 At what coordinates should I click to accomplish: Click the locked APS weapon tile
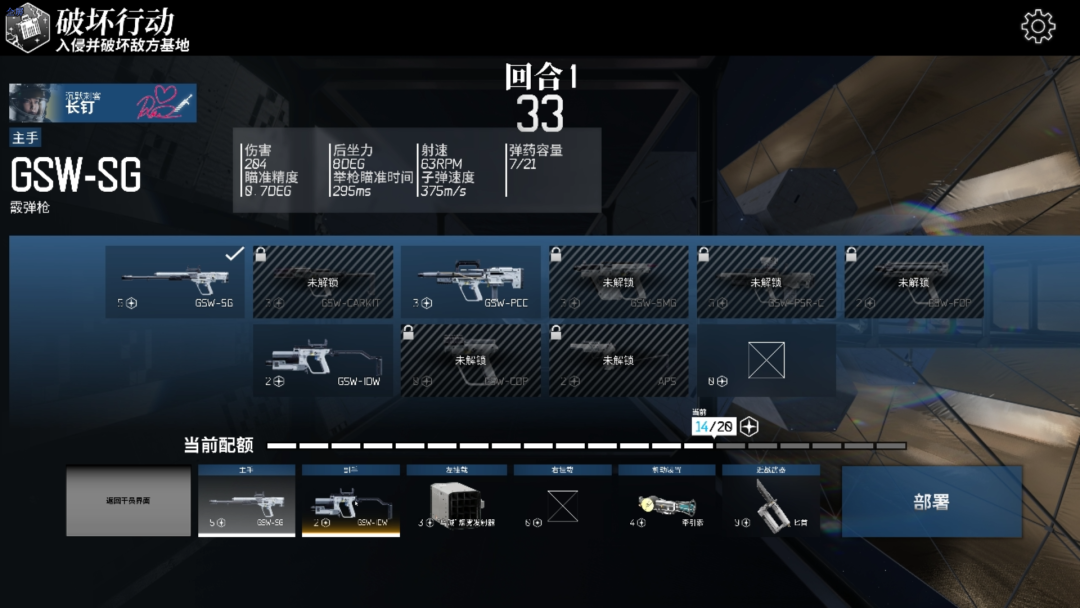coord(618,359)
